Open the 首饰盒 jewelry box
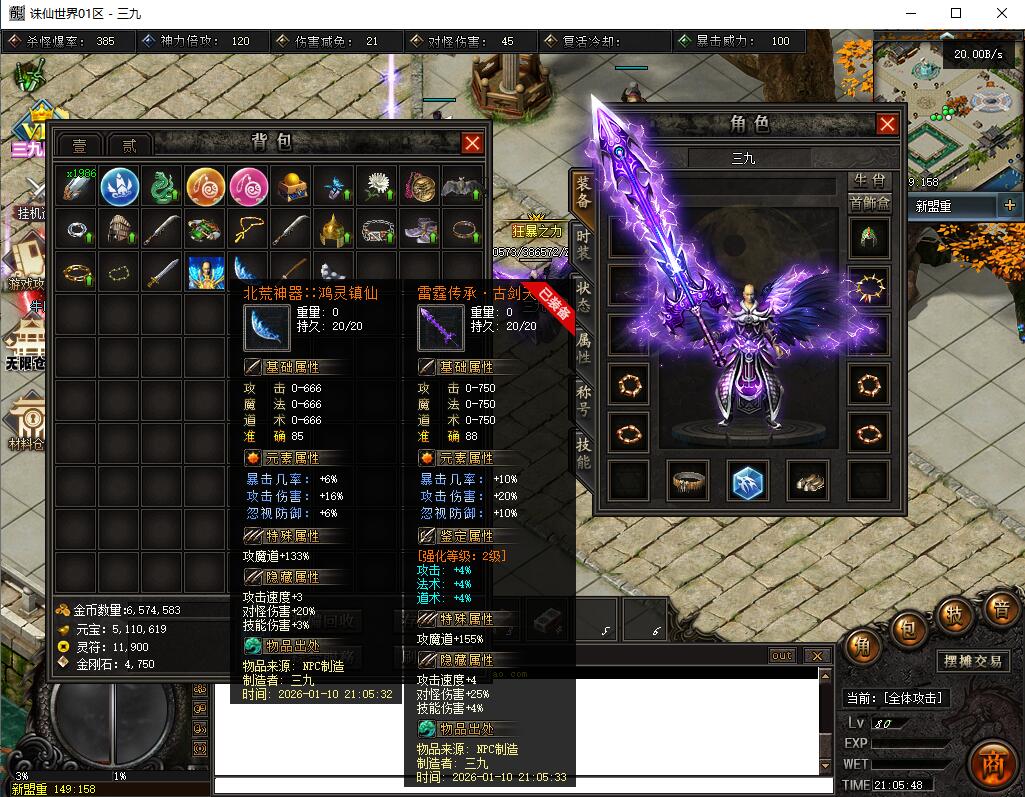The height and width of the screenshot is (797, 1025). pyautogui.click(x=868, y=203)
